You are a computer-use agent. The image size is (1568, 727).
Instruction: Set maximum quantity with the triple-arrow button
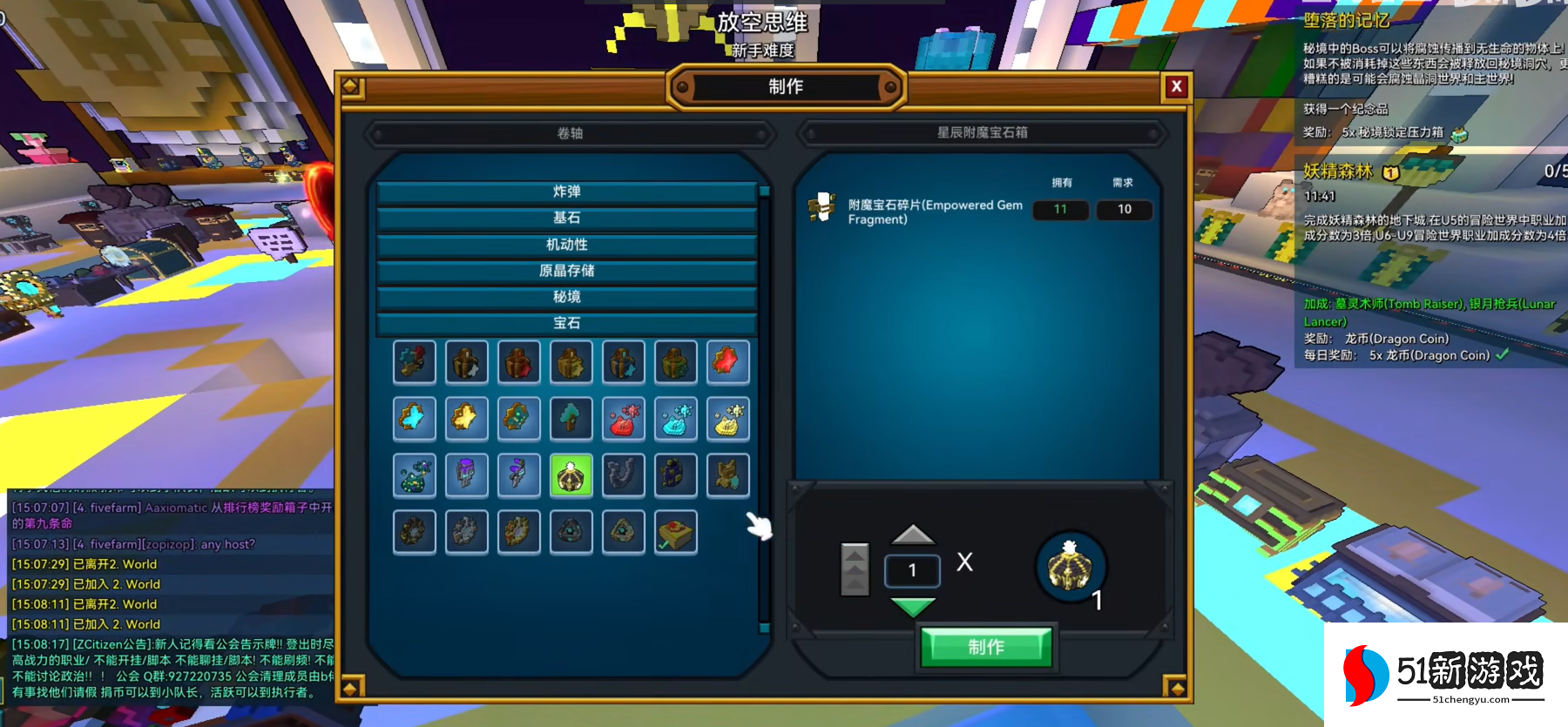[x=855, y=569]
